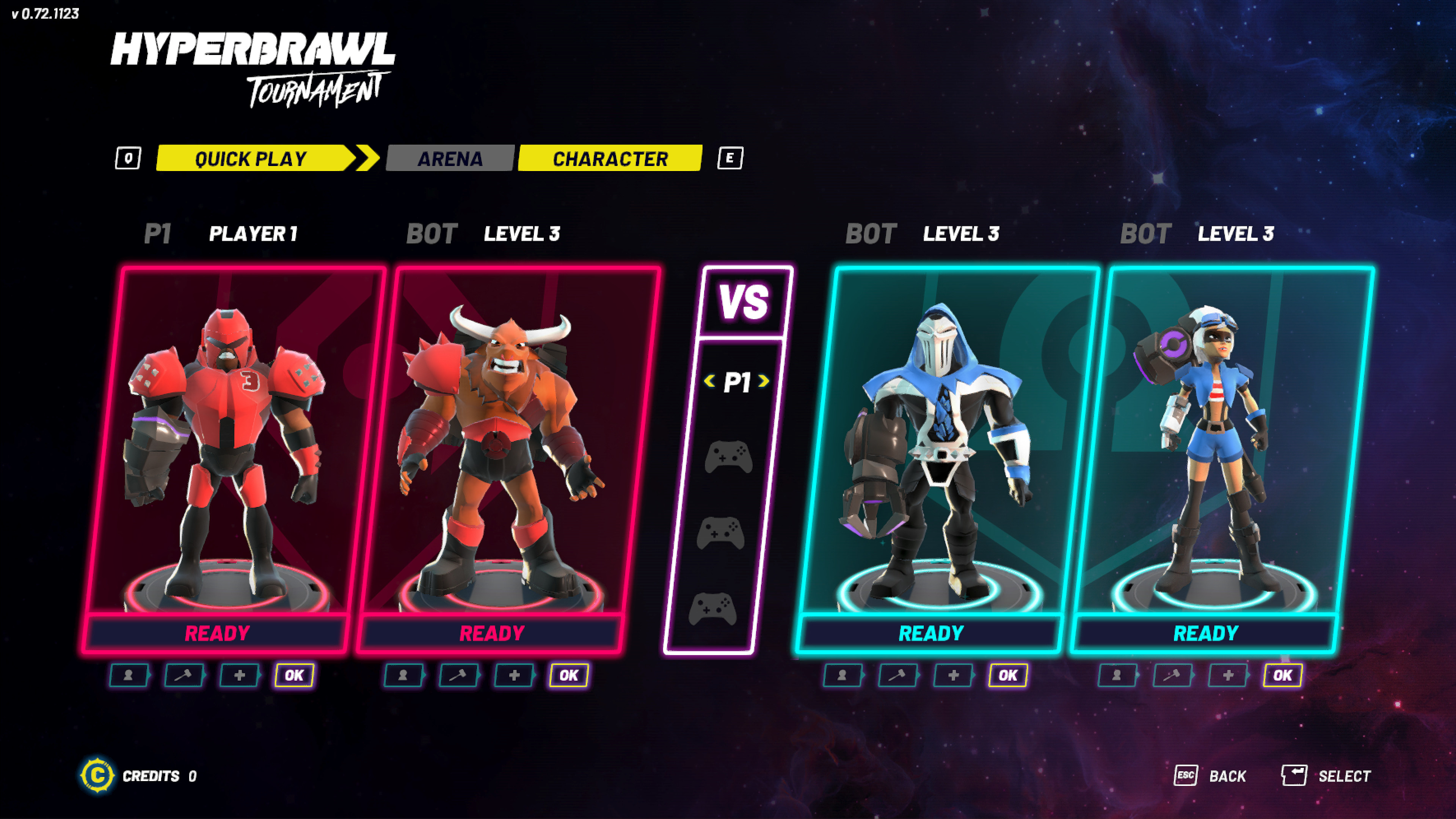Switch to the Arena tab
The height and width of the screenshot is (819, 1456).
point(450,159)
